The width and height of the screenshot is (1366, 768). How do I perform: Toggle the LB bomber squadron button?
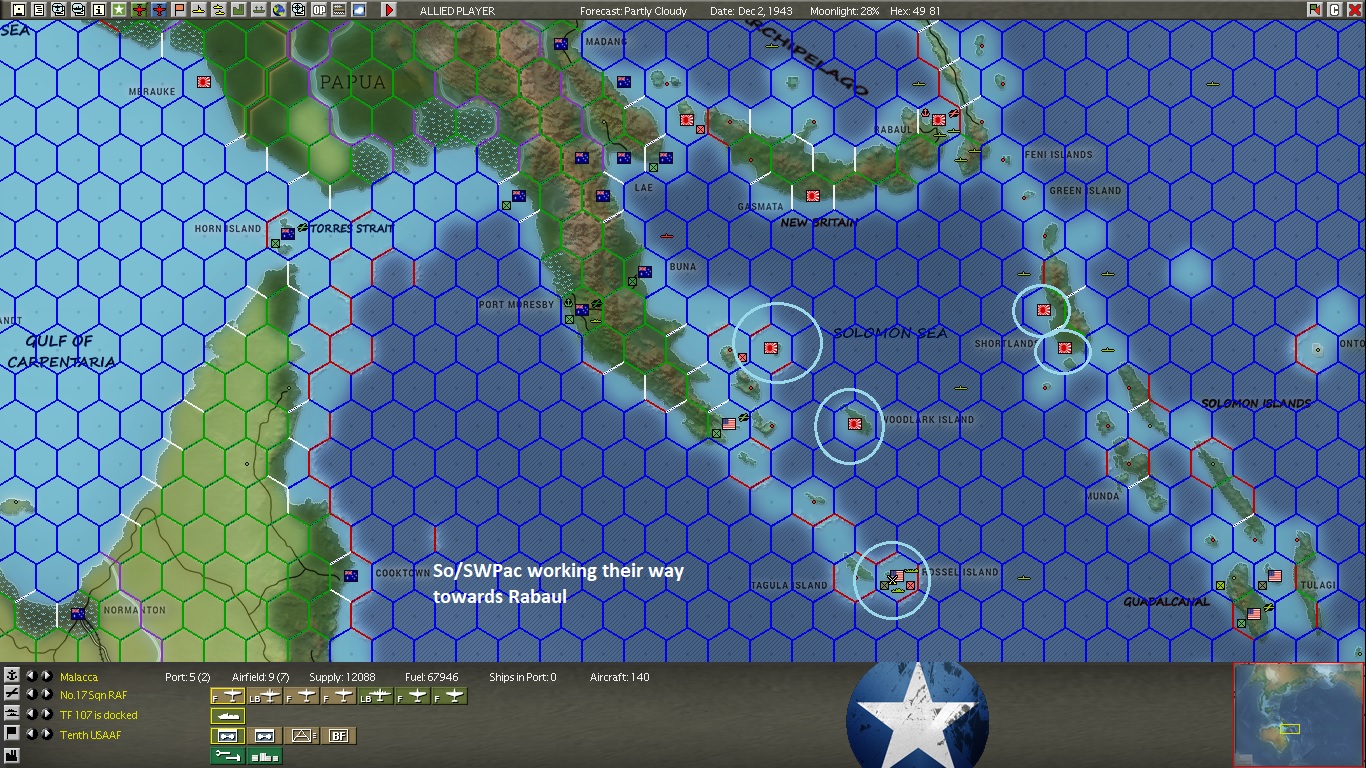(264, 695)
